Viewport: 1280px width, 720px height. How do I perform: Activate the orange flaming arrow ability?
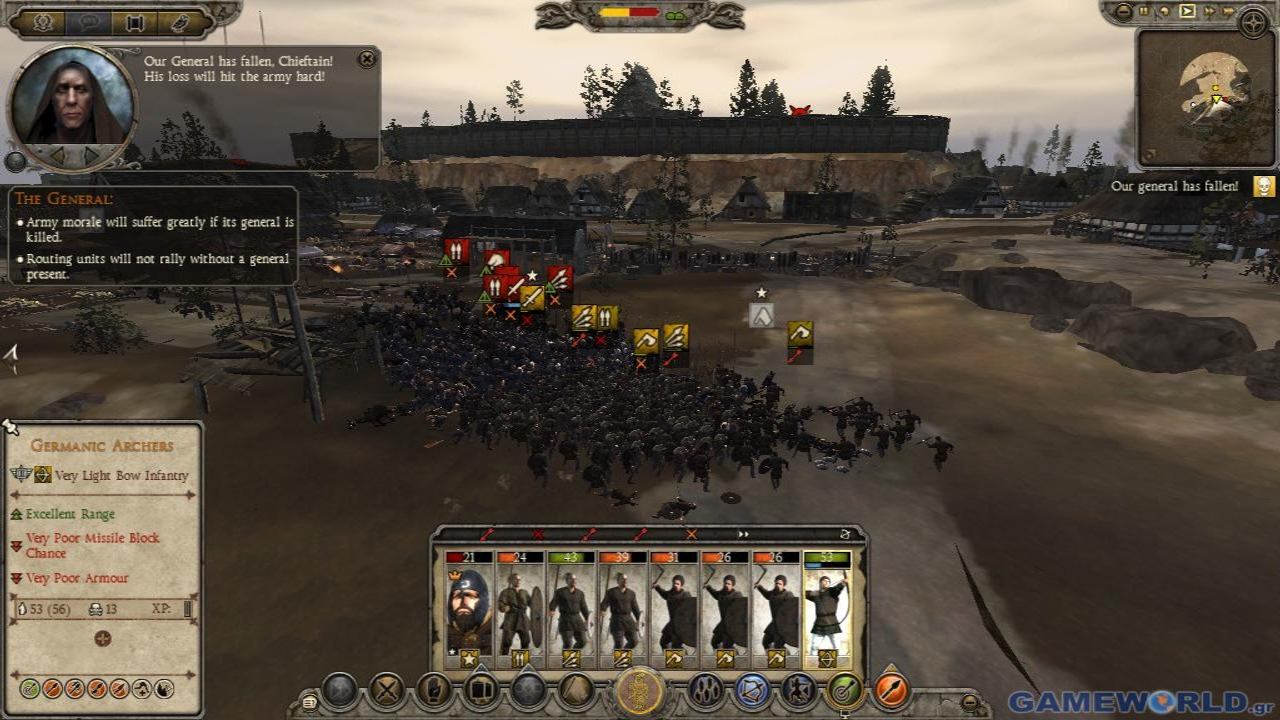click(x=891, y=690)
